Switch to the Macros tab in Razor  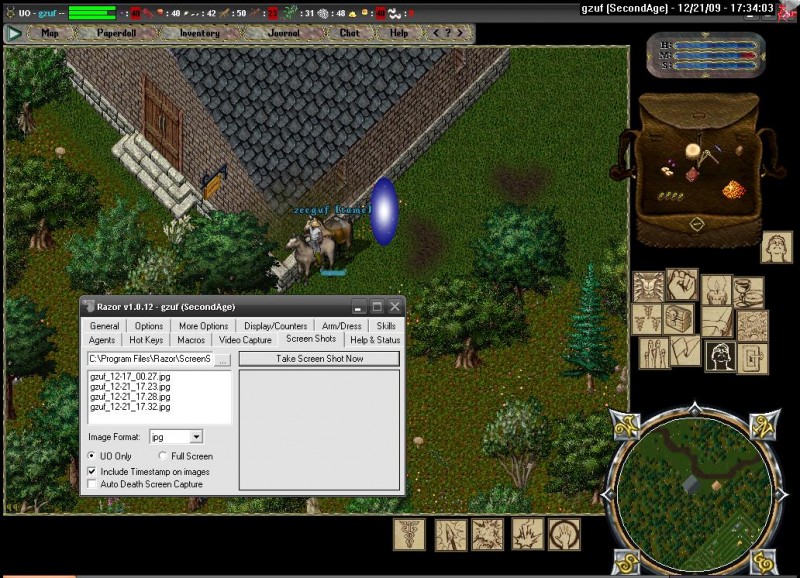click(x=191, y=340)
